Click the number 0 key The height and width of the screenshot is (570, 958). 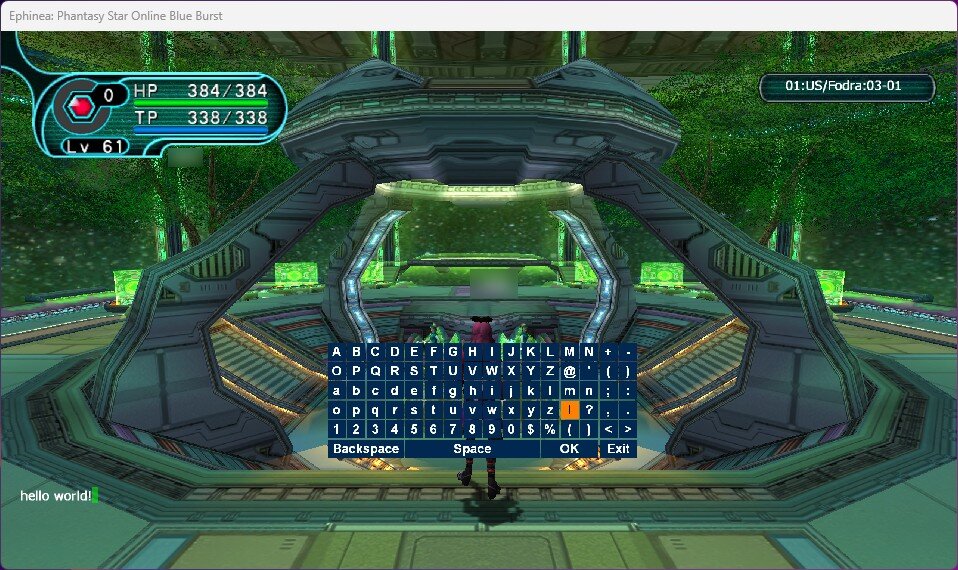point(511,429)
